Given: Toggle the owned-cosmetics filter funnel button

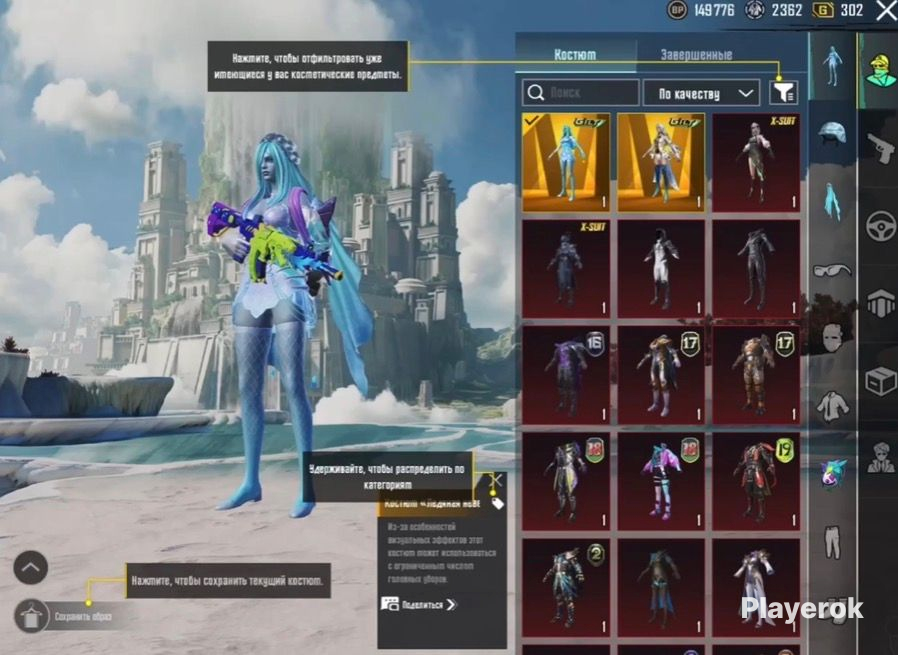Looking at the screenshot, I should tap(784, 93).
